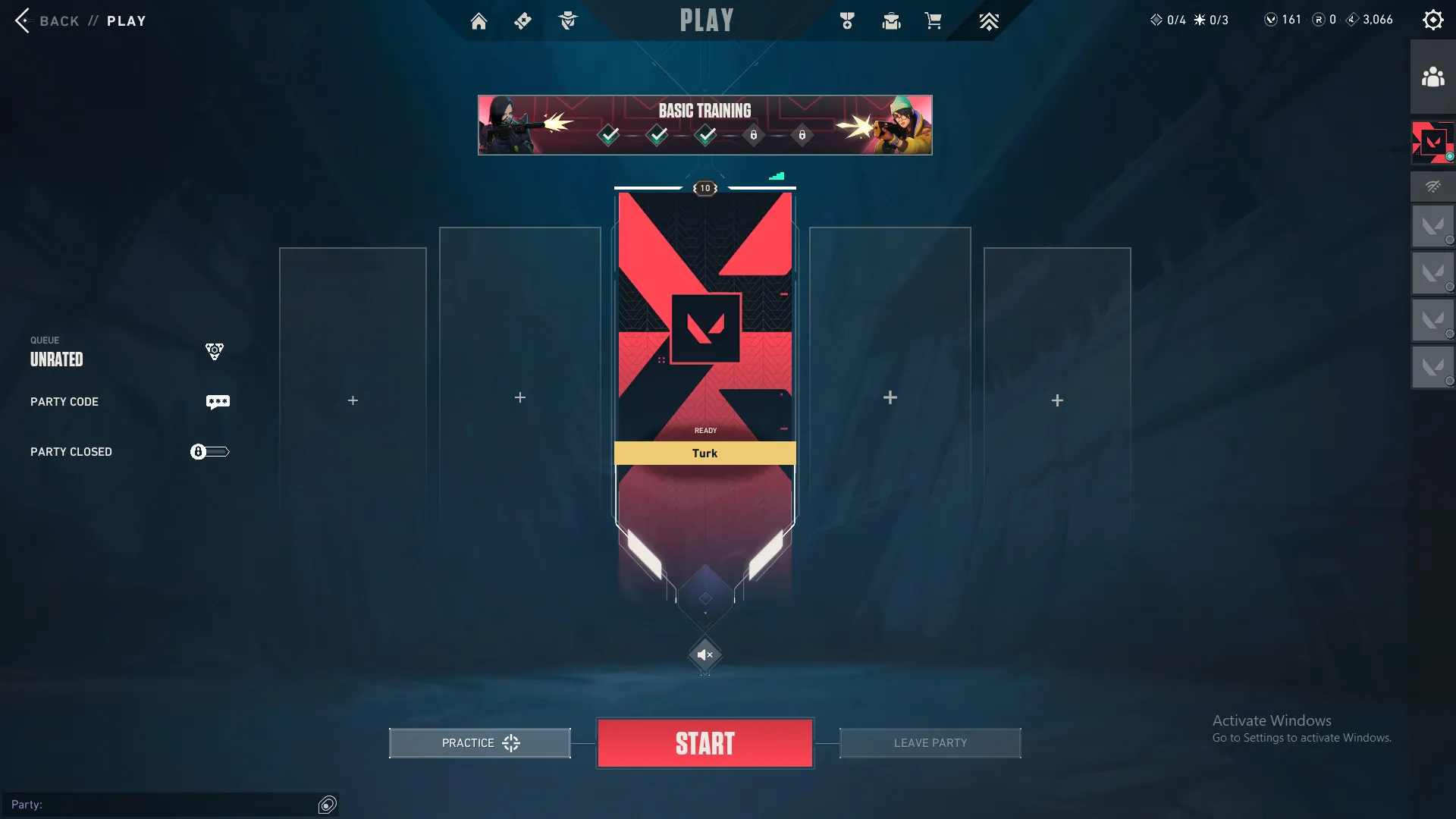Expand the Basic Training checklist banner
This screenshot has height=819, width=1456.
click(704, 124)
